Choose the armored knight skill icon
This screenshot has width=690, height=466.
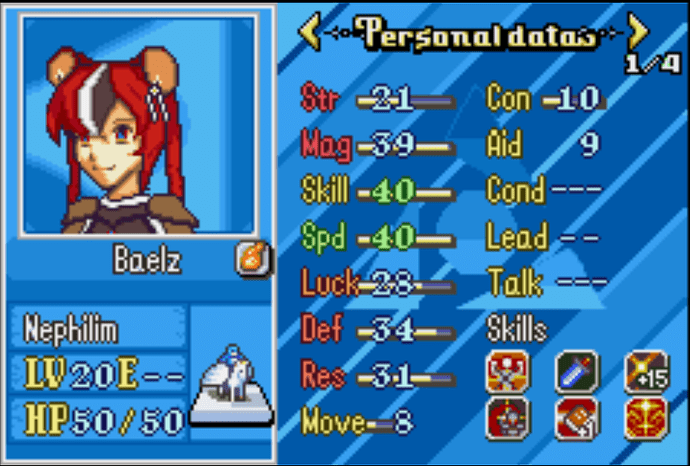click(507, 418)
